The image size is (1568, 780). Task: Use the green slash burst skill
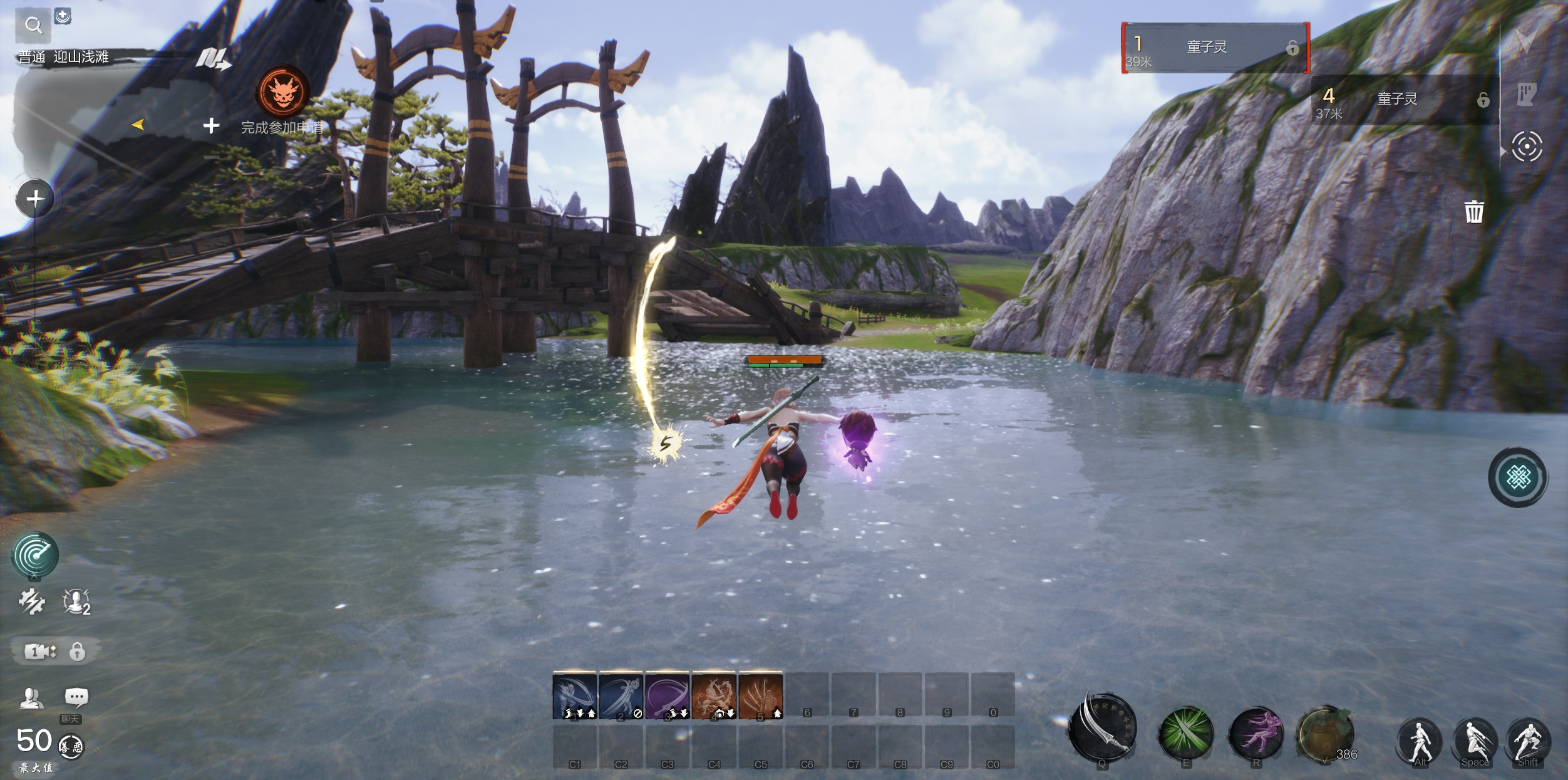[1185, 733]
